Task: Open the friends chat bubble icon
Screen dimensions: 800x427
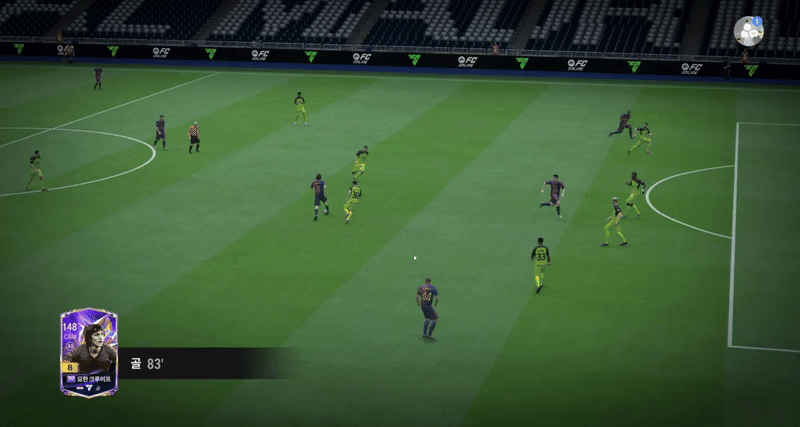Action: tap(748, 31)
